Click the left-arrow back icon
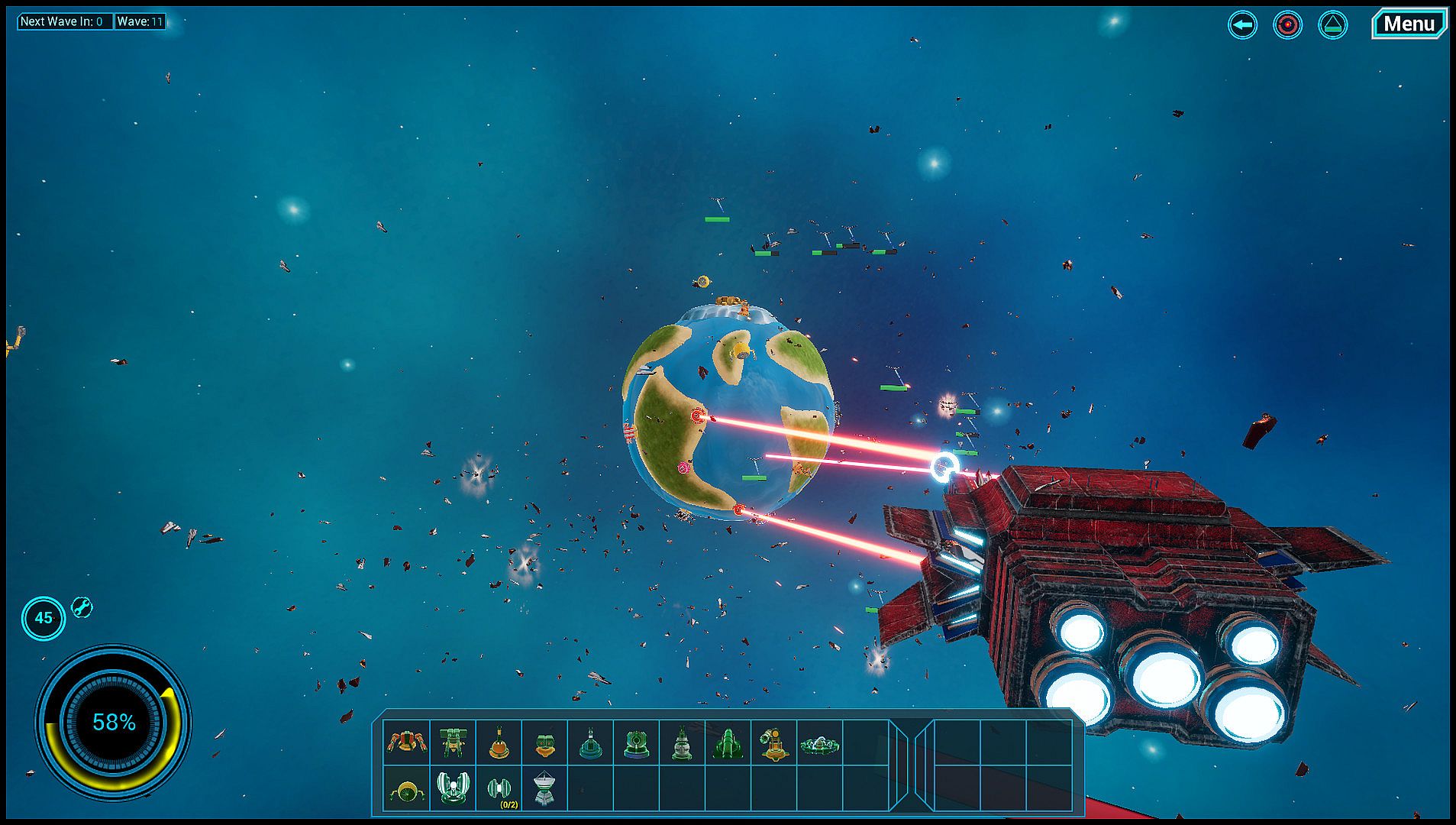 coord(1242,25)
